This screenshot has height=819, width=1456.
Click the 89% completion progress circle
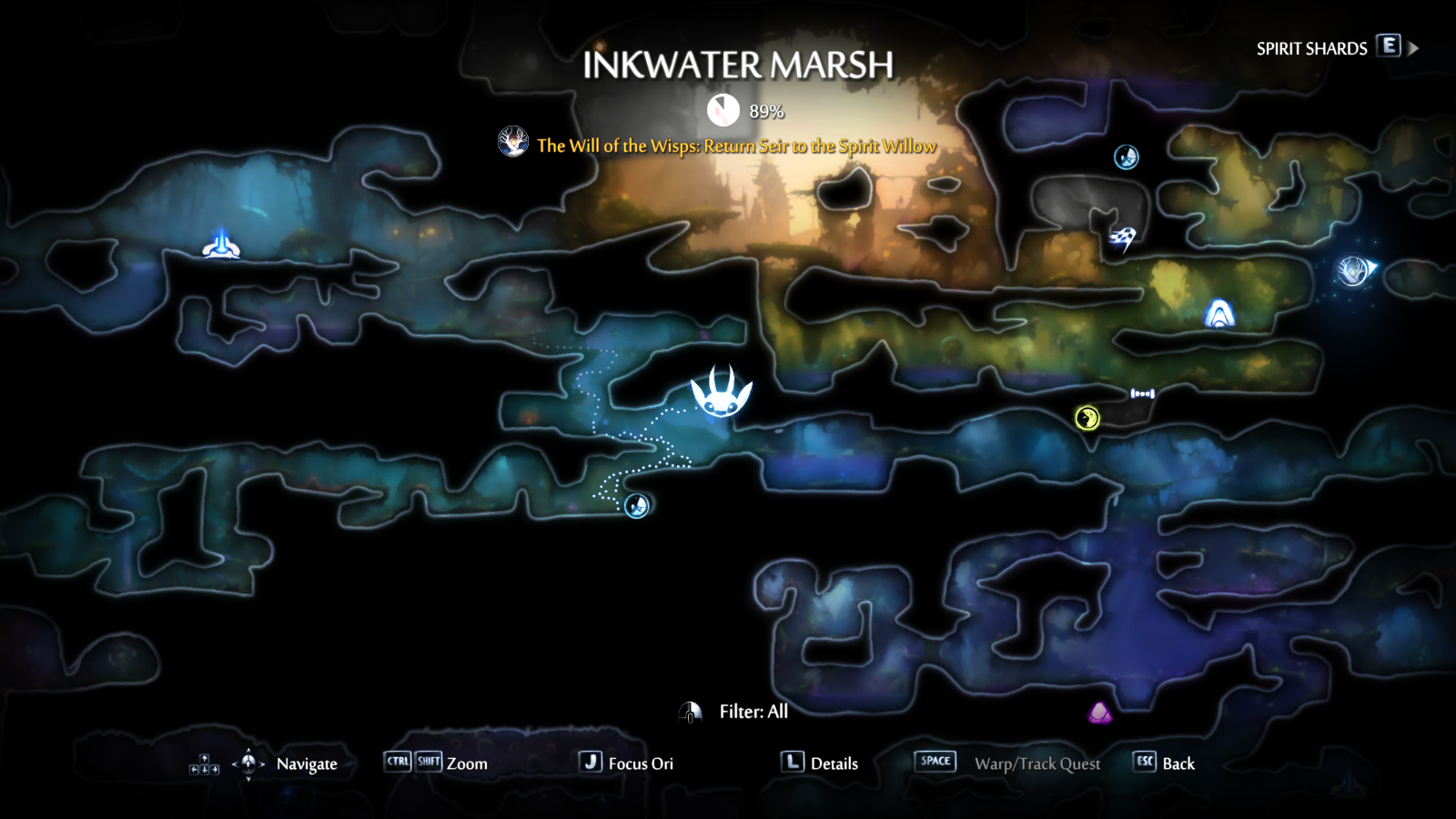point(722,111)
